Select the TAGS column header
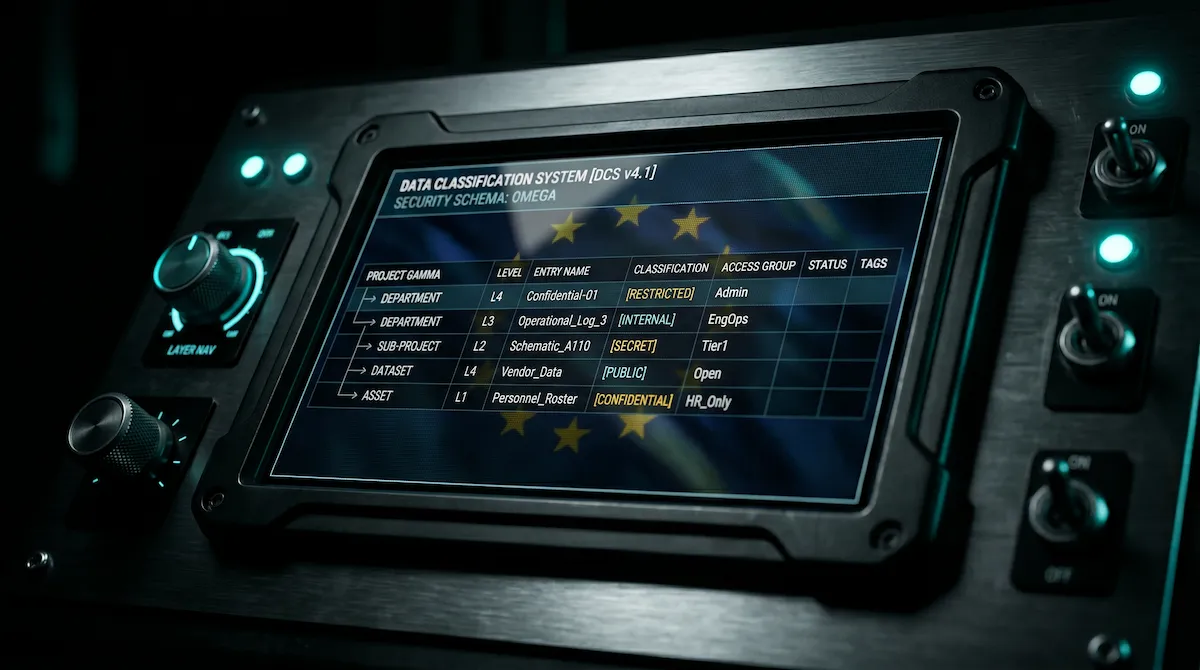This screenshot has width=1200, height=670. click(x=873, y=264)
